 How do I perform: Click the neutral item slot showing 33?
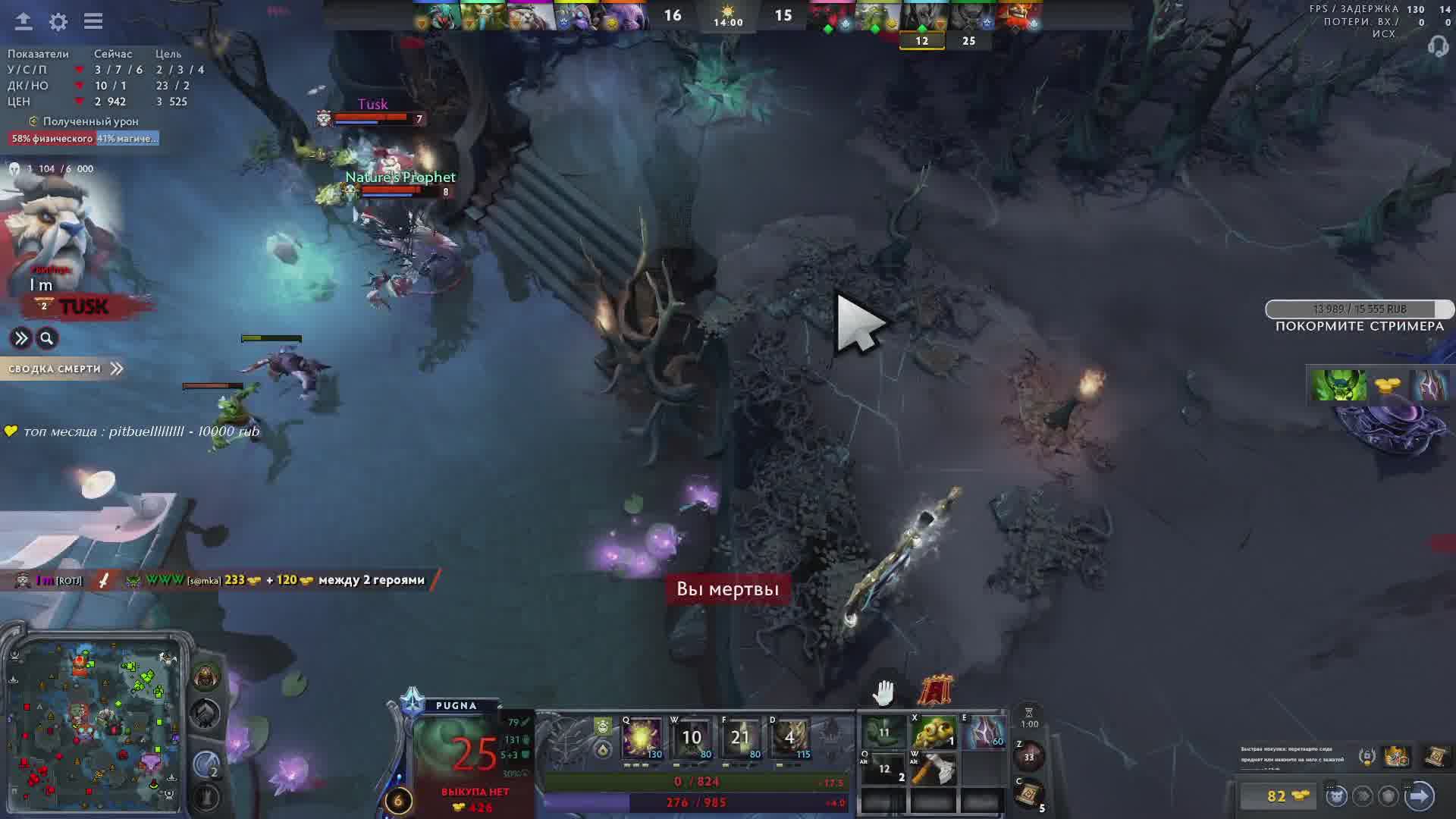pos(1029,756)
